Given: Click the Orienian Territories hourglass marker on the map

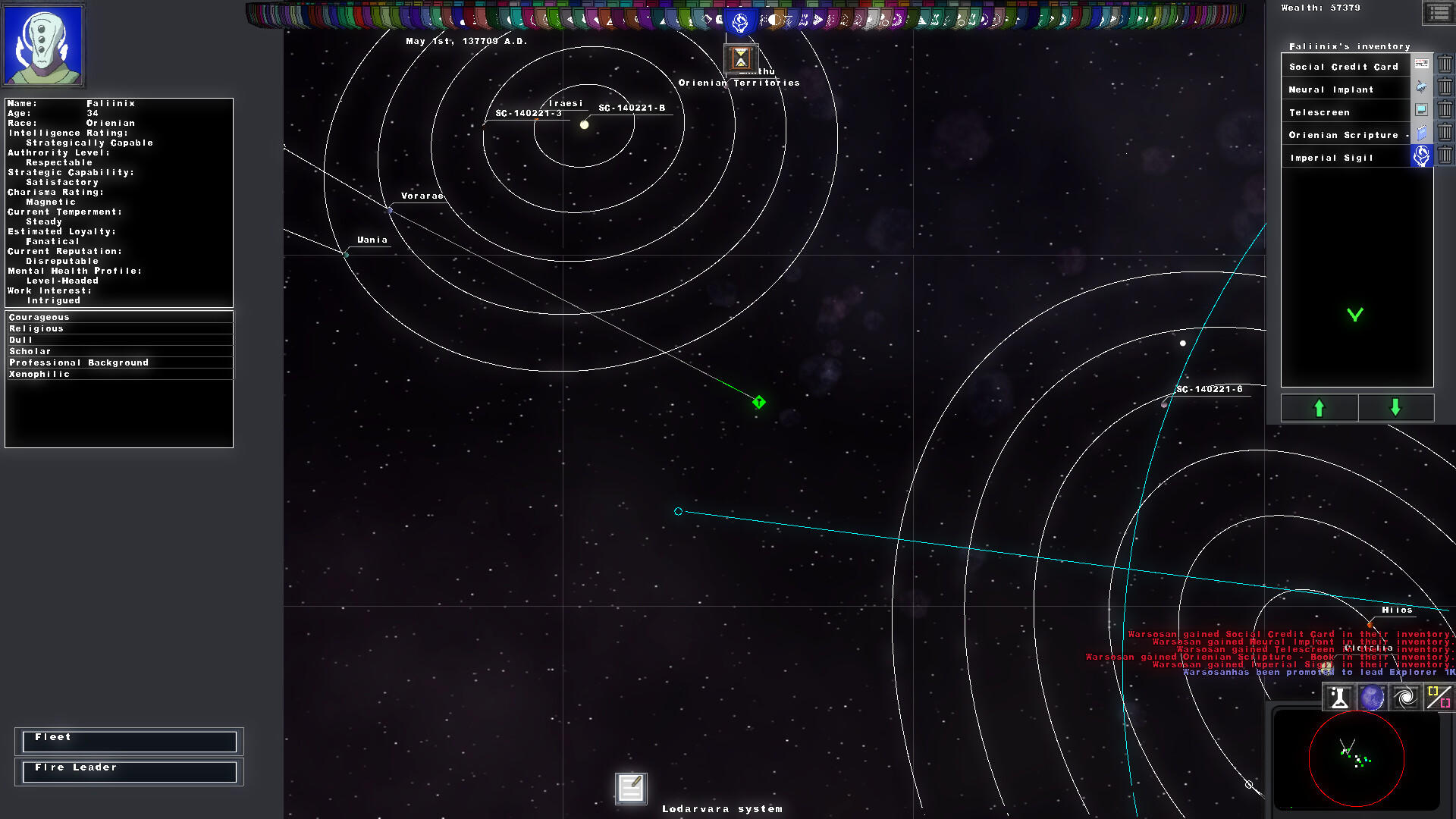Looking at the screenshot, I should tap(739, 57).
